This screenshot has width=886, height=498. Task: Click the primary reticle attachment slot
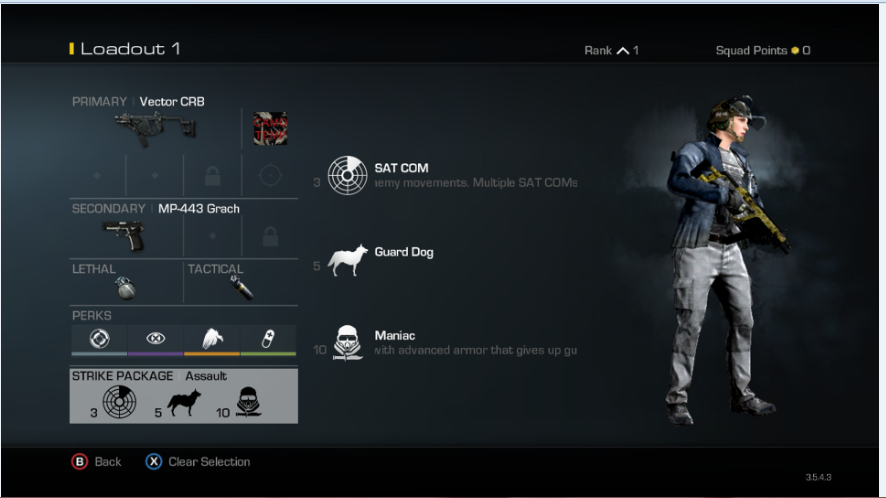(269, 175)
